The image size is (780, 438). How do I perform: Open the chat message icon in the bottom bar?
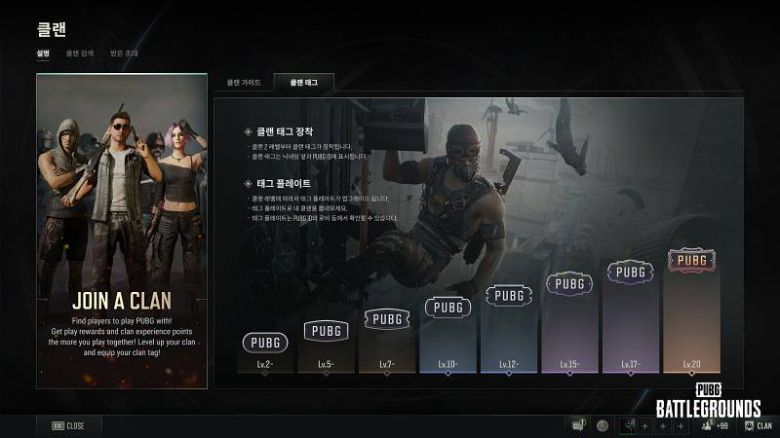coord(577,425)
